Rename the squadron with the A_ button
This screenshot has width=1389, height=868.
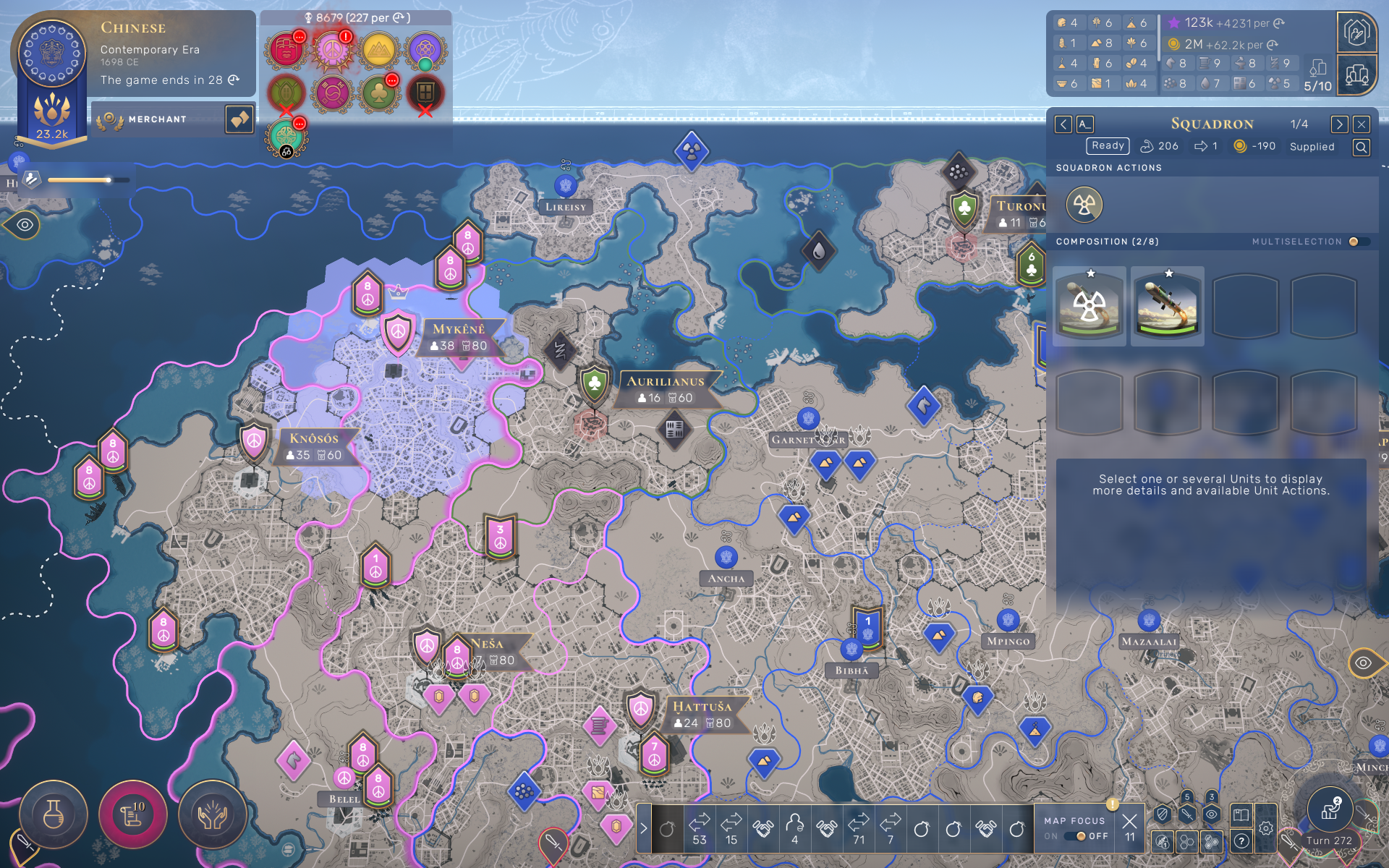click(x=1084, y=124)
